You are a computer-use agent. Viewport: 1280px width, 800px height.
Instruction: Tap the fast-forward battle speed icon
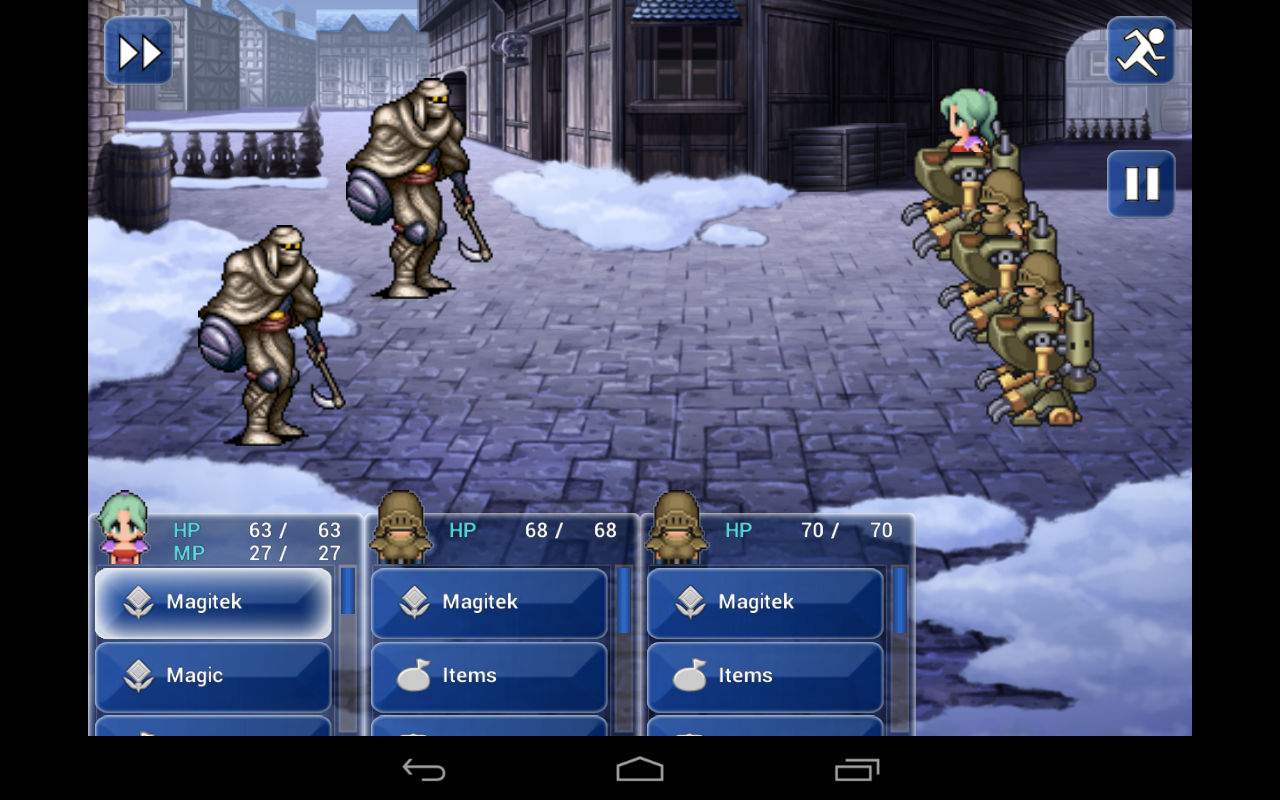pyautogui.click(x=138, y=50)
